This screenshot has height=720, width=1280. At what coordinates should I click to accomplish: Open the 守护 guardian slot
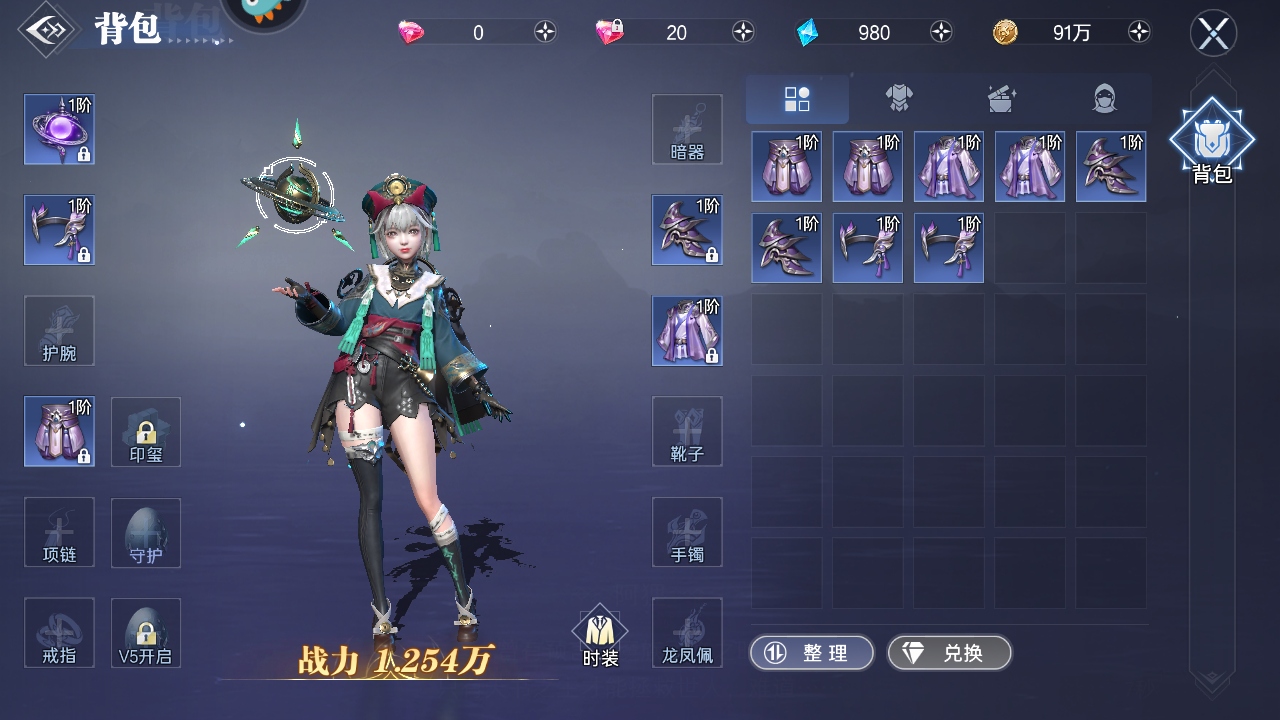click(145, 532)
